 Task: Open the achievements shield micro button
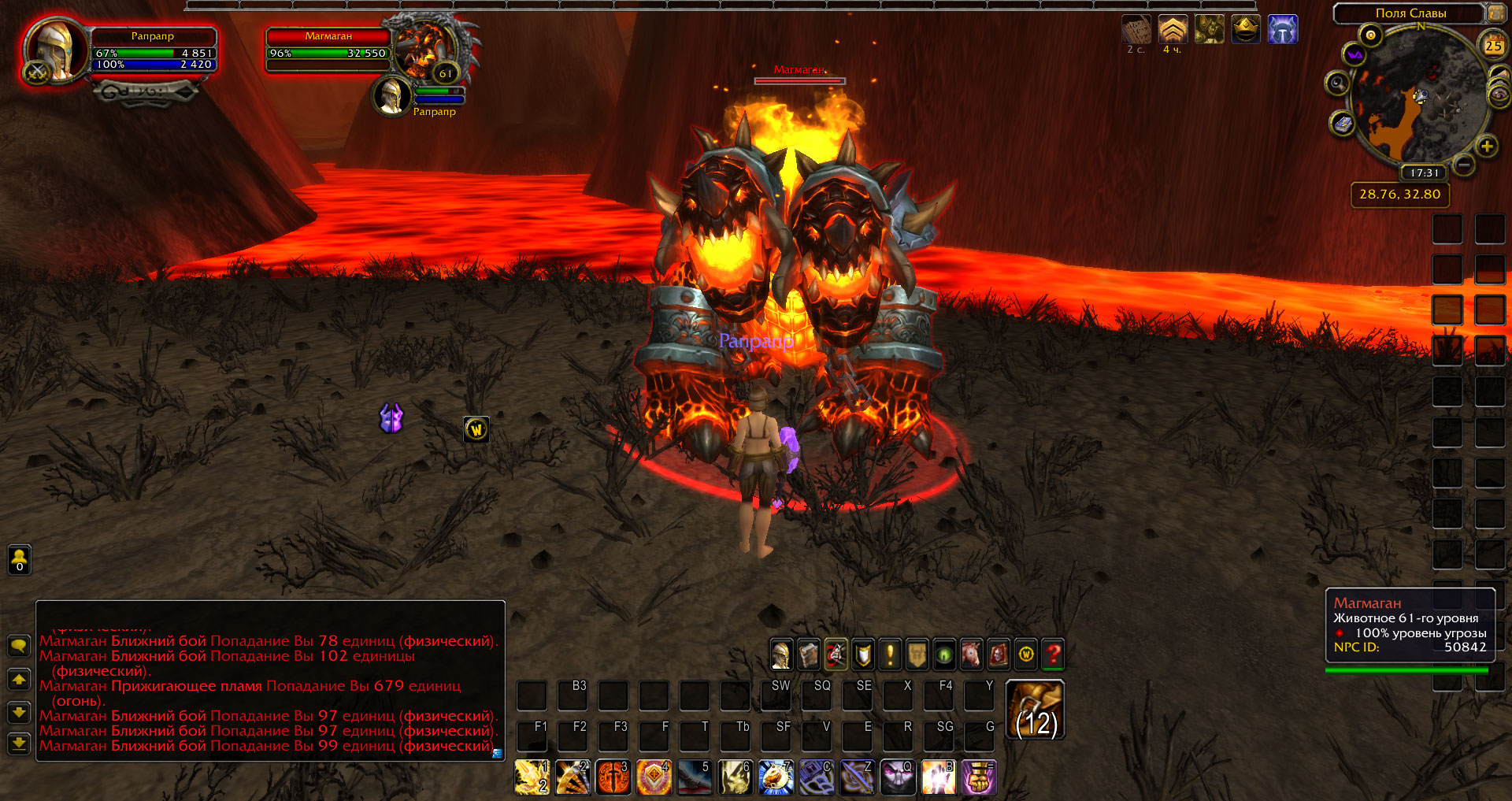click(863, 654)
